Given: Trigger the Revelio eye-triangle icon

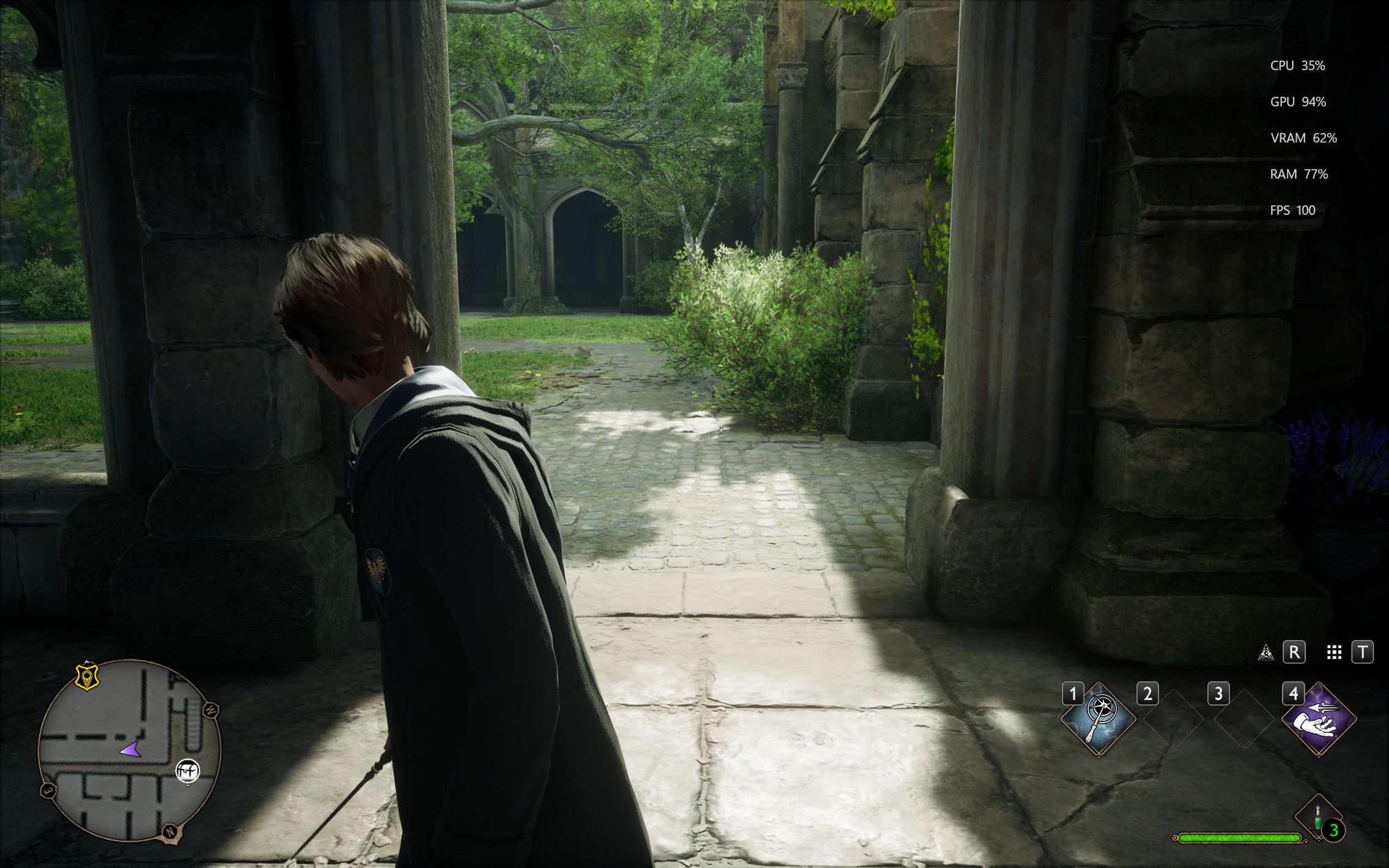Looking at the screenshot, I should pos(1266,652).
